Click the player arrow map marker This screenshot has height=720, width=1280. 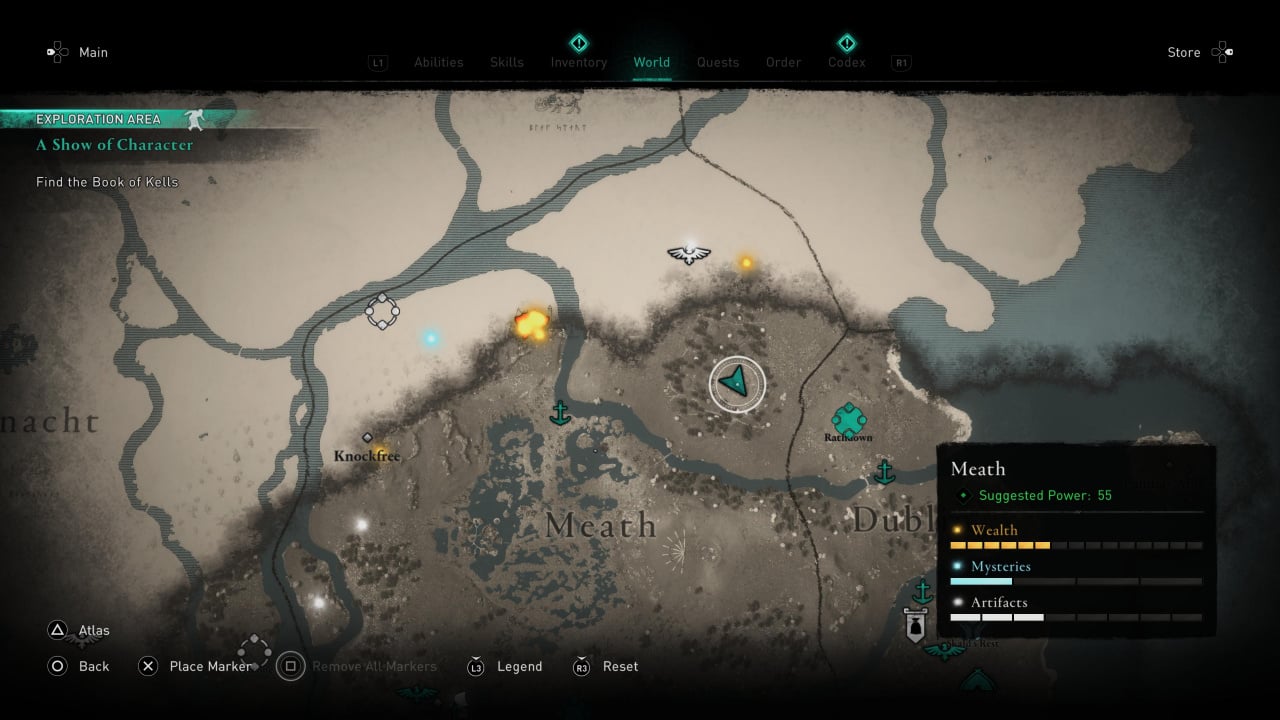[x=736, y=384]
